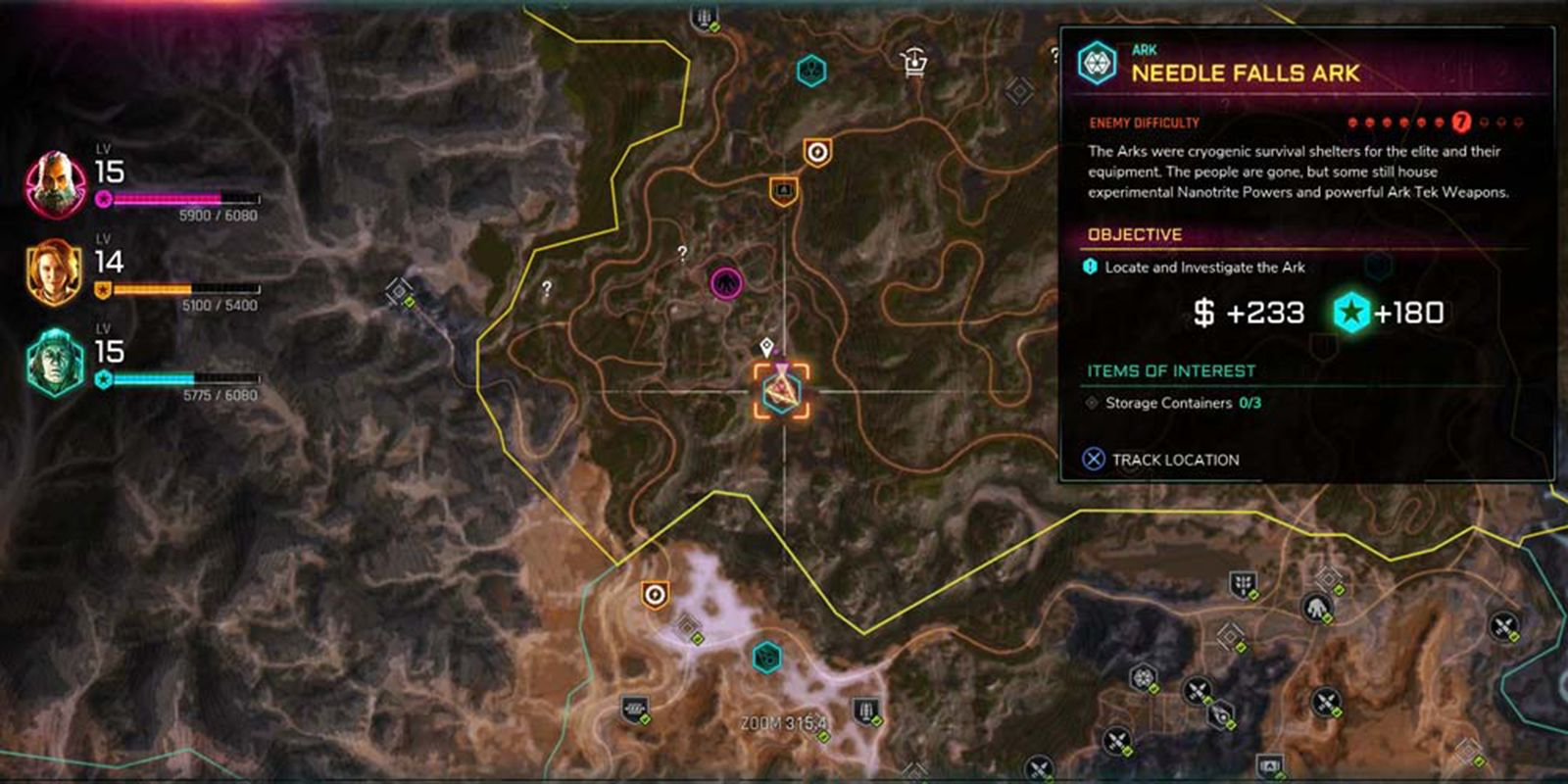Image resolution: width=1568 pixels, height=784 pixels.
Task: Select the trader cart icon at map top
Action: (x=914, y=62)
